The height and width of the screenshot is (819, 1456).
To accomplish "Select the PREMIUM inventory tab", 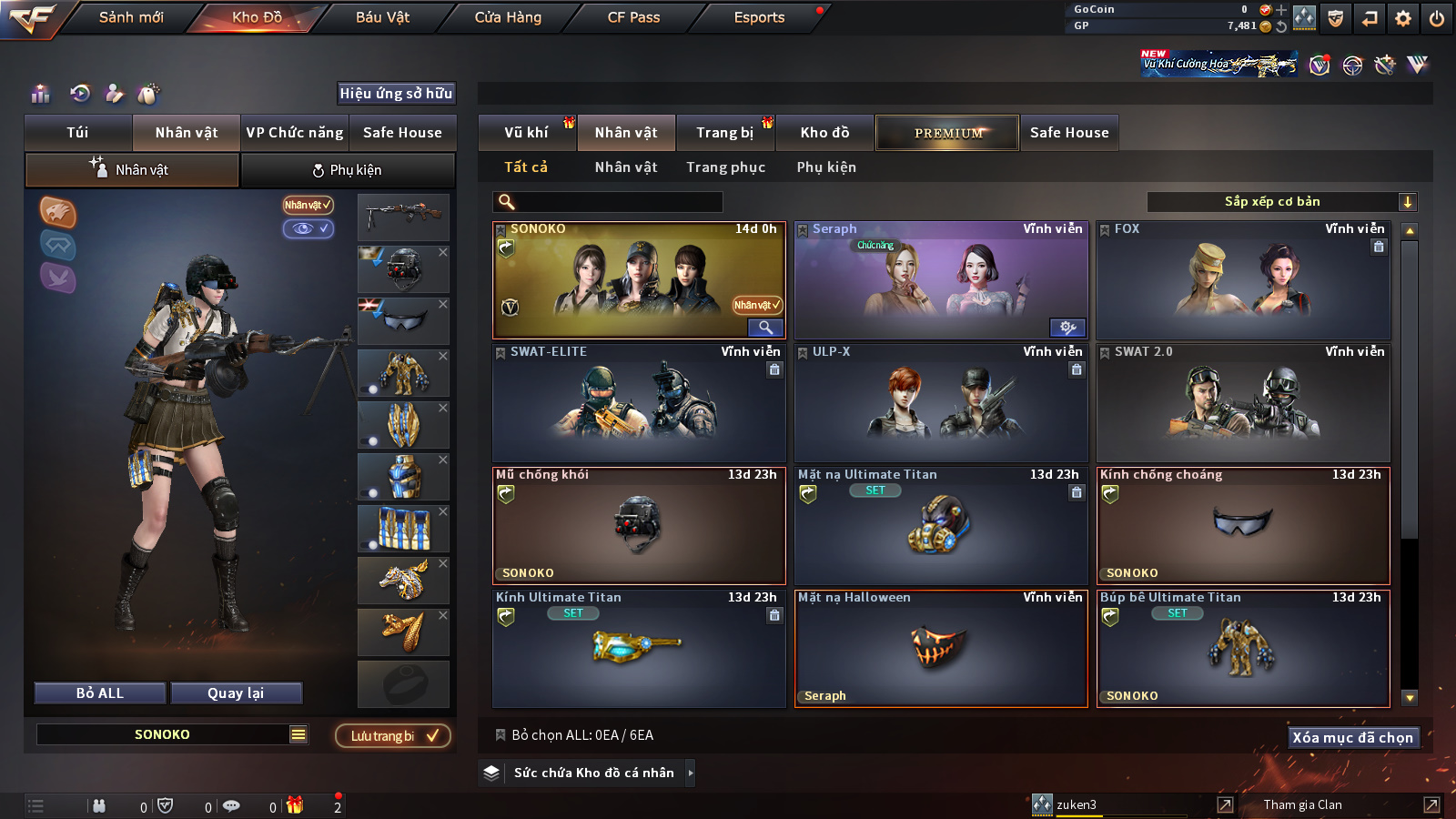I will [x=948, y=133].
